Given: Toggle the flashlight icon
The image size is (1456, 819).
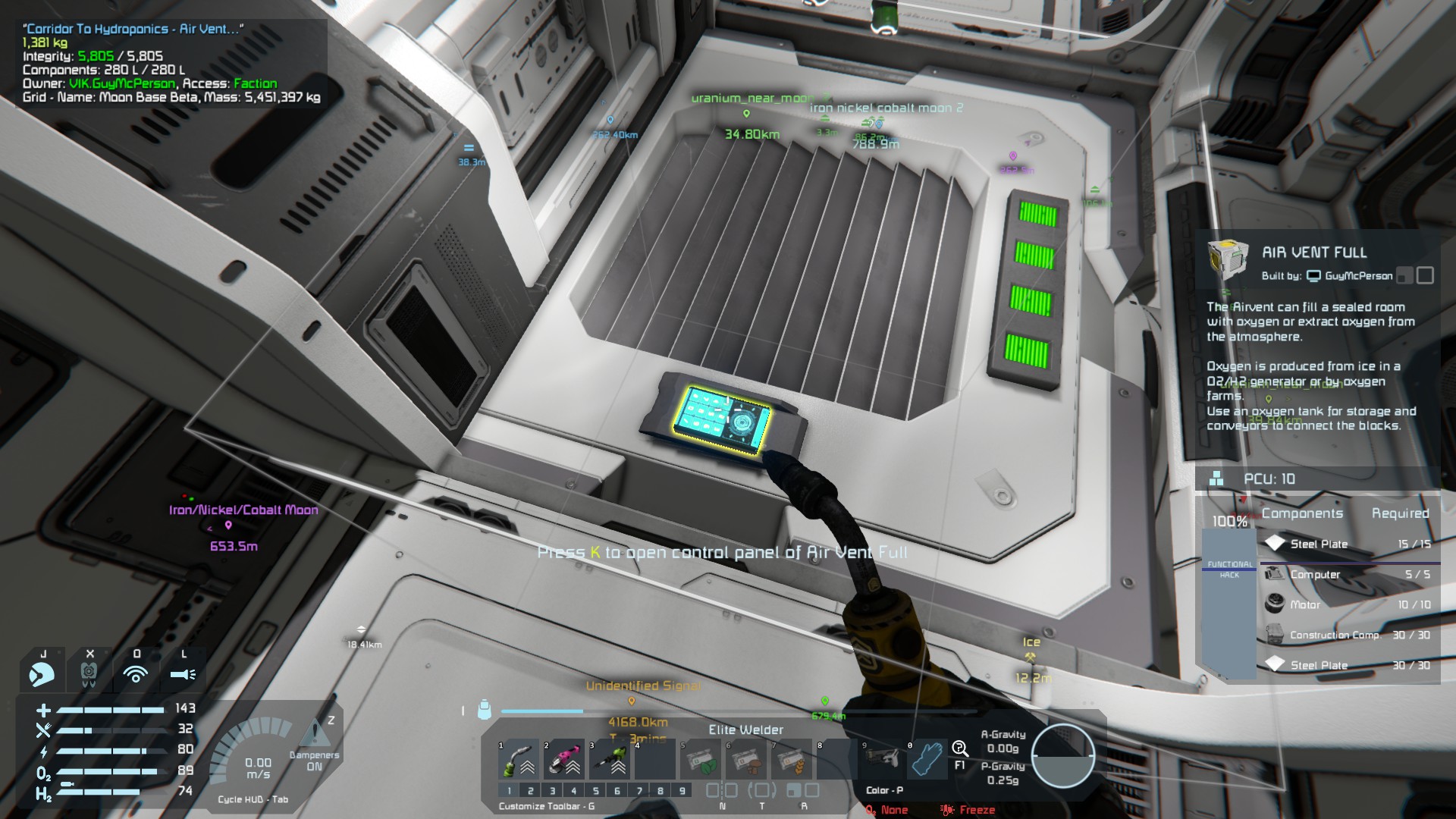Looking at the screenshot, I should pyautogui.click(x=183, y=673).
